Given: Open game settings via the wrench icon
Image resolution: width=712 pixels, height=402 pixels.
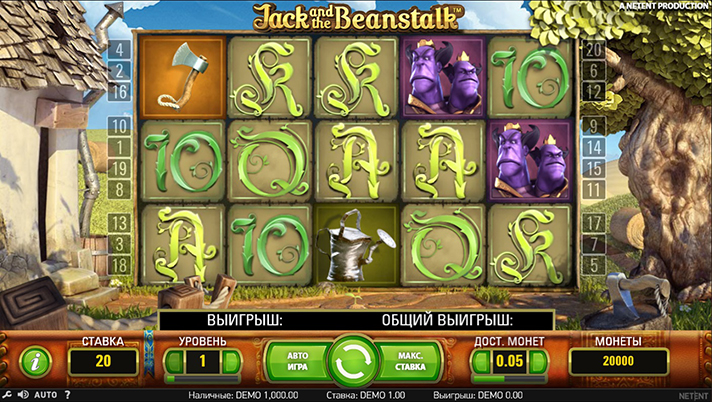Looking at the screenshot, I should [9, 395].
